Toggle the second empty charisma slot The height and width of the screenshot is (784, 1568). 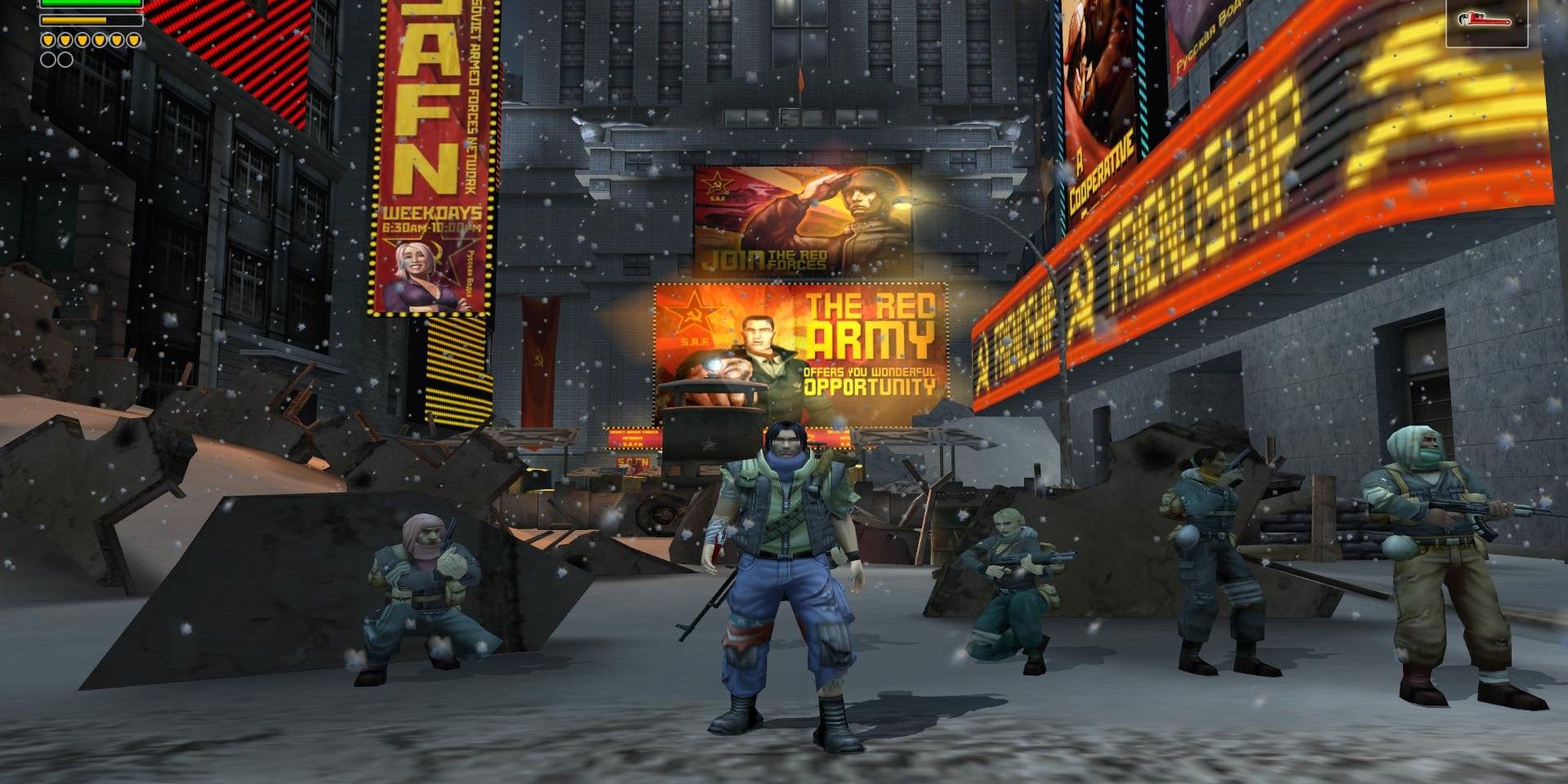[65, 60]
